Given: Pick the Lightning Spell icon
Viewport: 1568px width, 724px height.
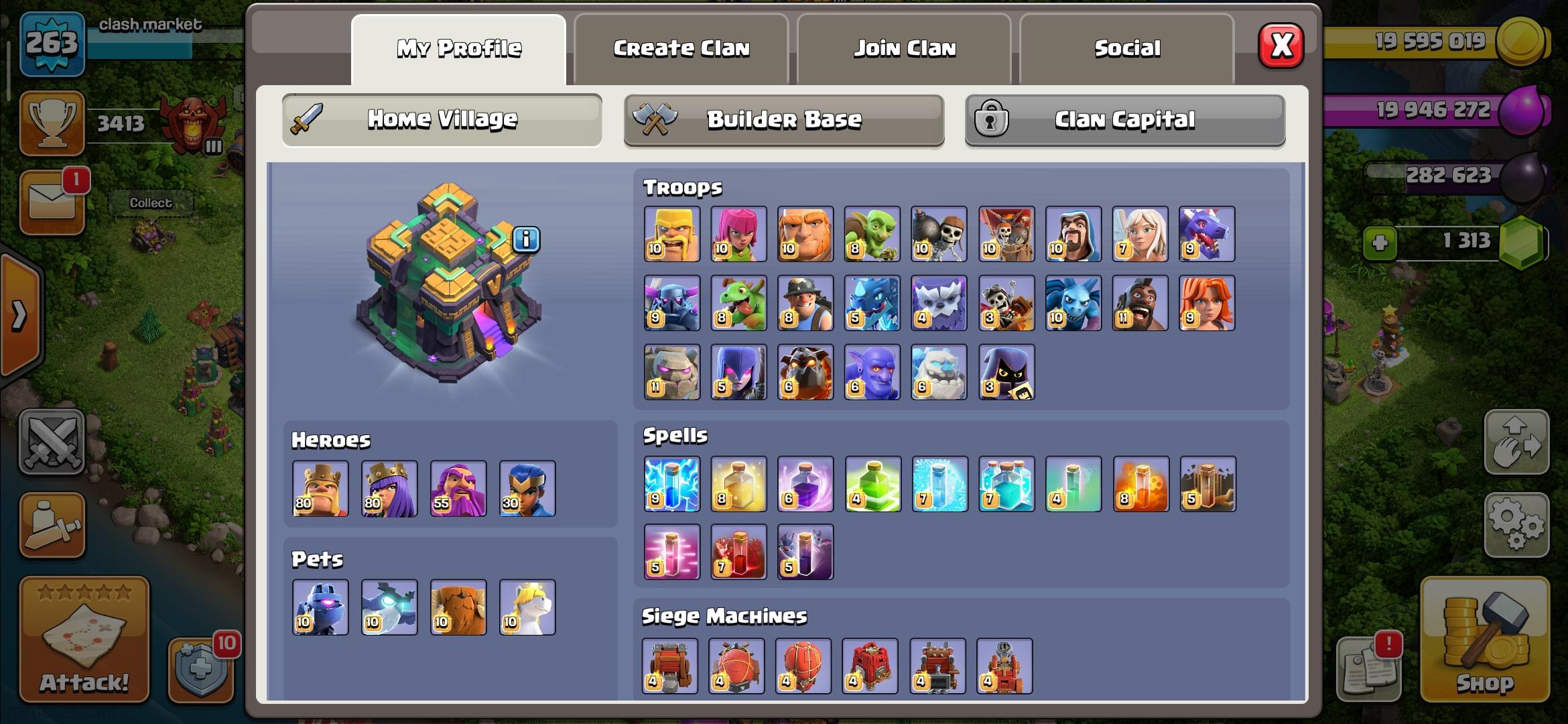Looking at the screenshot, I should tap(671, 484).
